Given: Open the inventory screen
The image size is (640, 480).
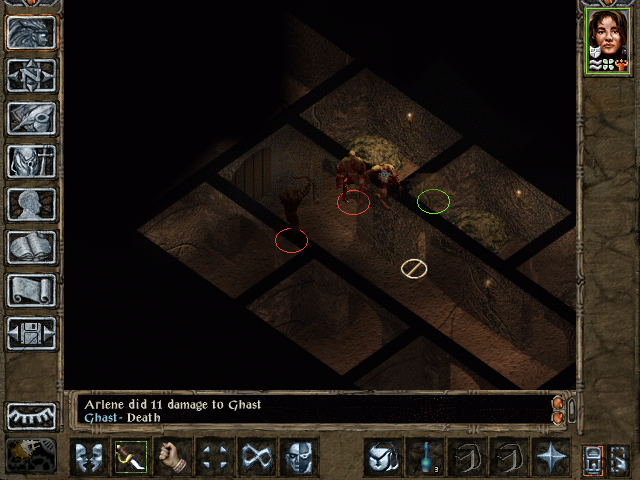Looking at the screenshot, I should point(31,161).
